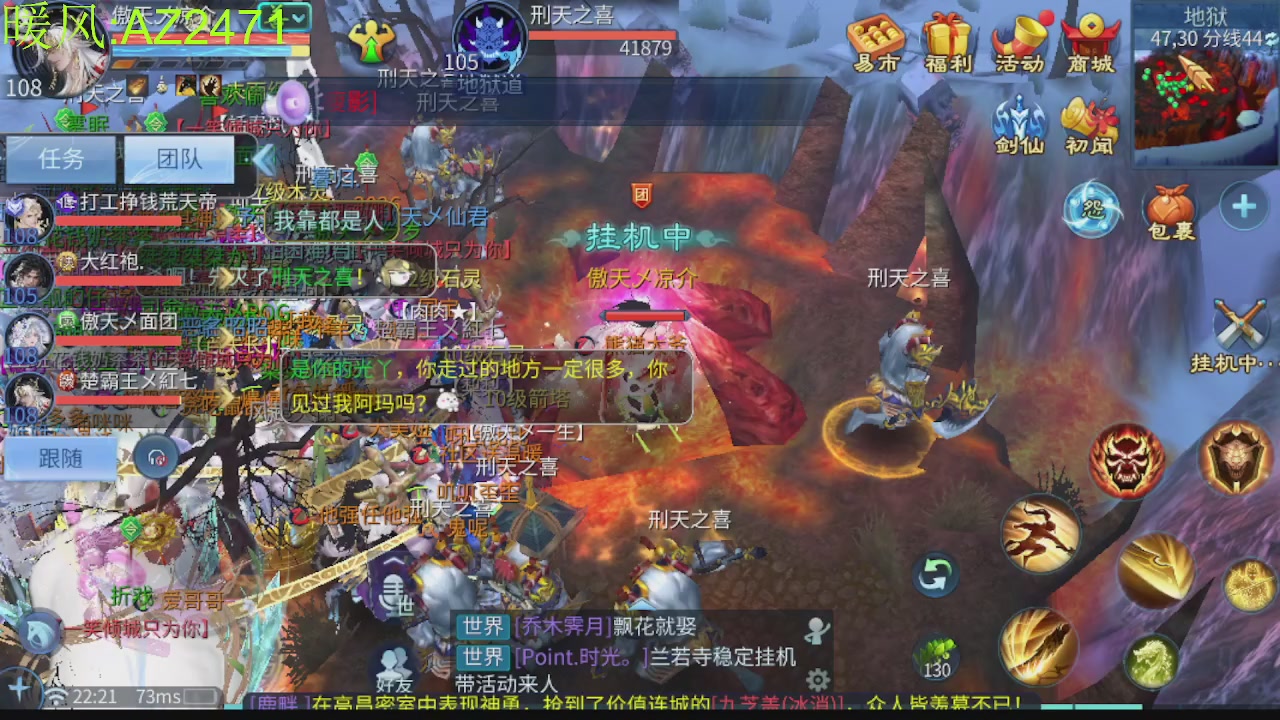Select the 剑仙 sword immortal icon
The image size is (1280, 720).
(x=1019, y=125)
